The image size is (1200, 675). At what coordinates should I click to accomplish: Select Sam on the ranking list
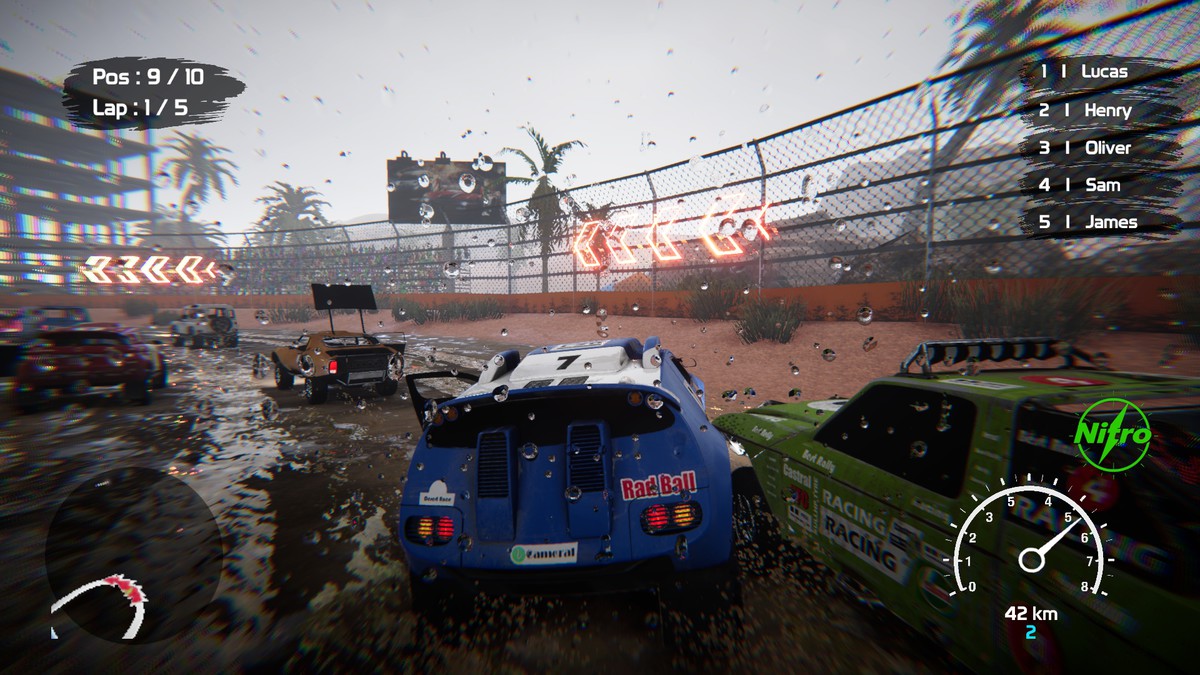click(1098, 185)
